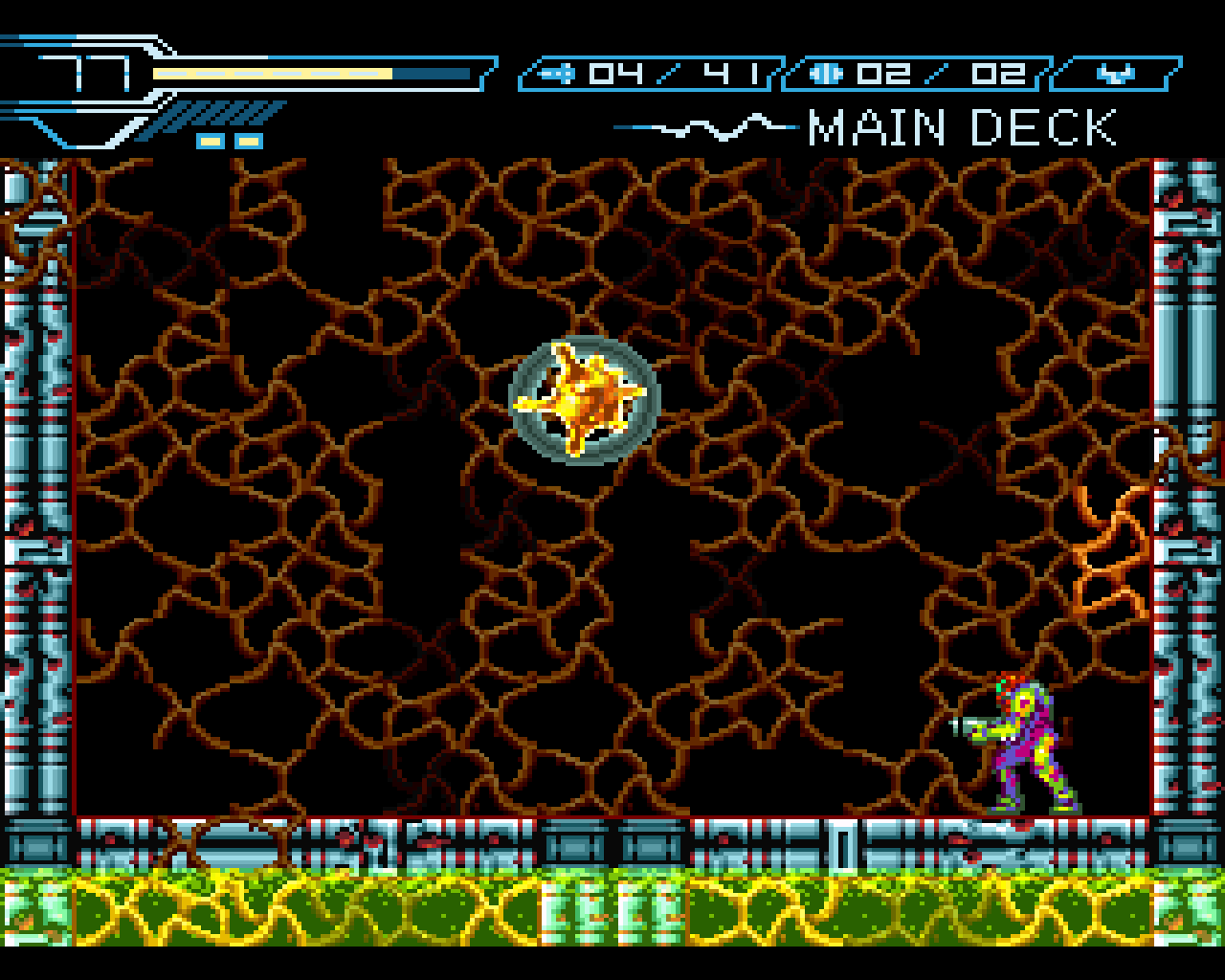Click the glowing energy orb pickup
Viewport: 1225px width, 980px height.
(582, 402)
